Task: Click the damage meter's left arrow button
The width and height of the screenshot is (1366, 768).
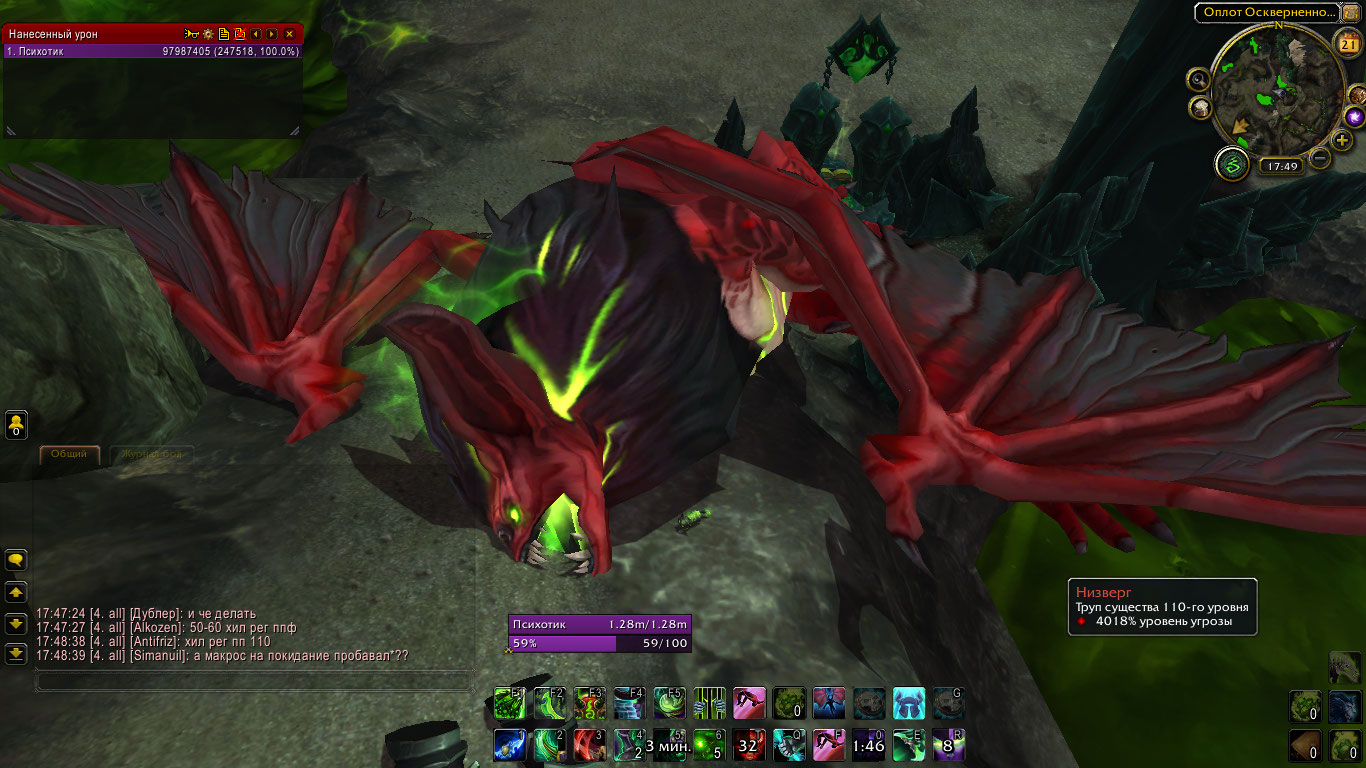Action: 256,34
